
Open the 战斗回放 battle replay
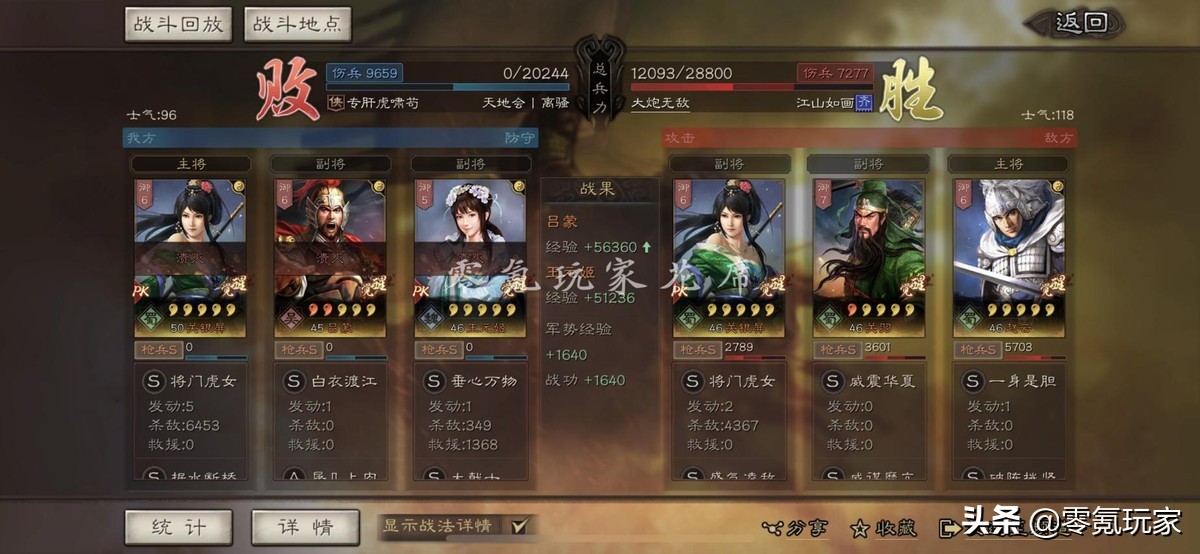pyautogui.click(x=179, y=24)
